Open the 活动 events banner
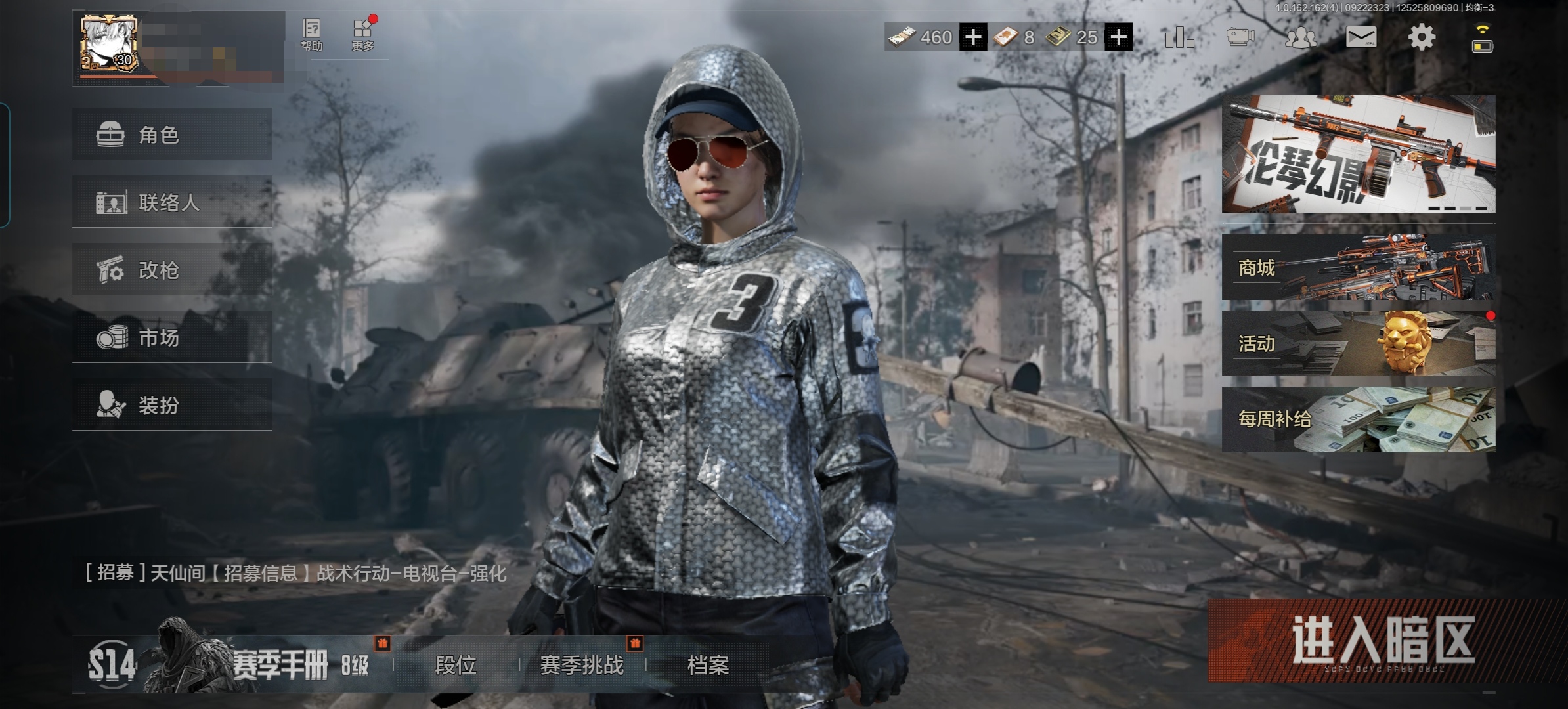Viewport: 1568px width, 709px height. (x=1358, y=343)
